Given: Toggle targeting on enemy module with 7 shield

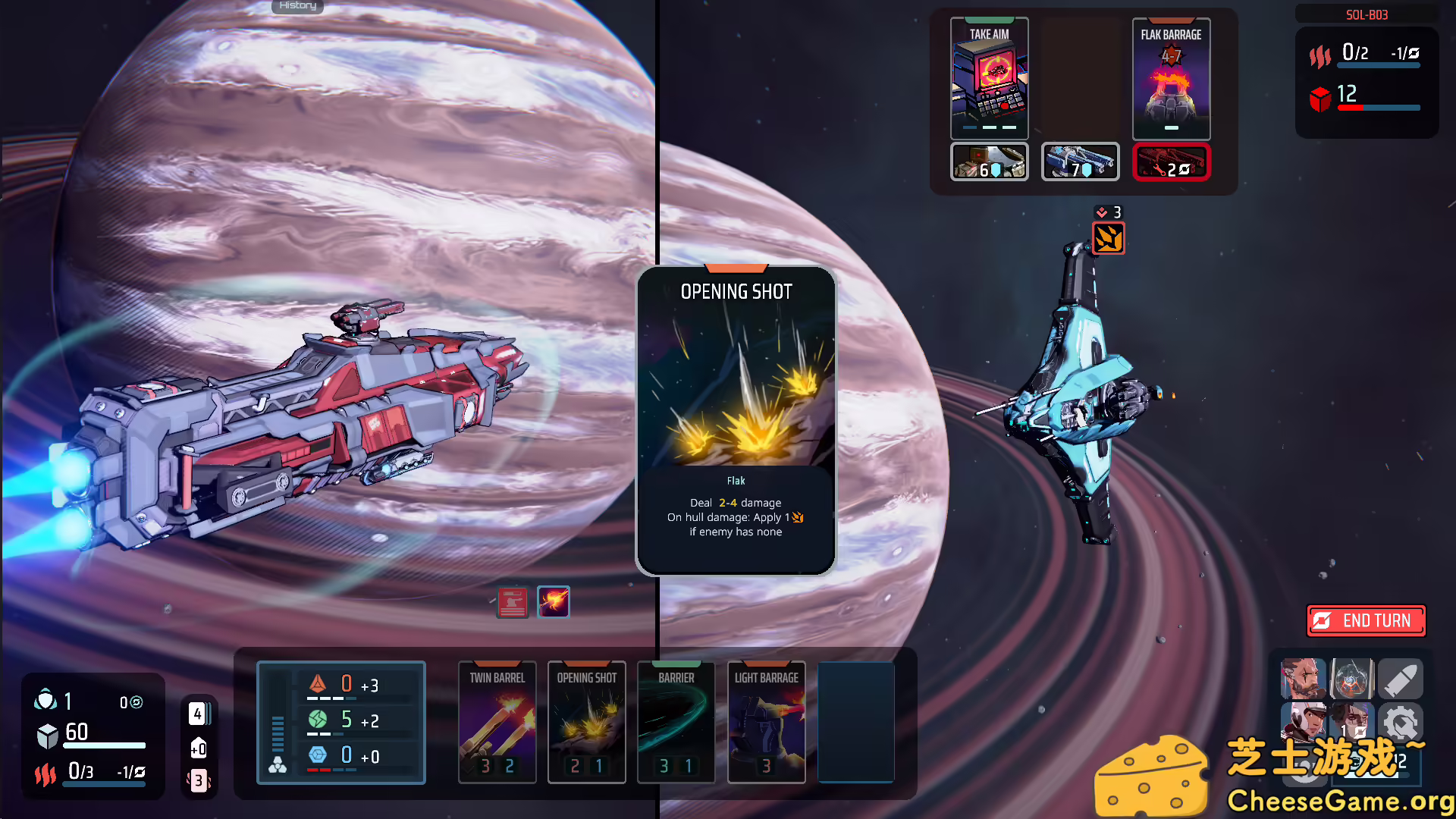Looking at the screenshot, I should [1080, 162].
